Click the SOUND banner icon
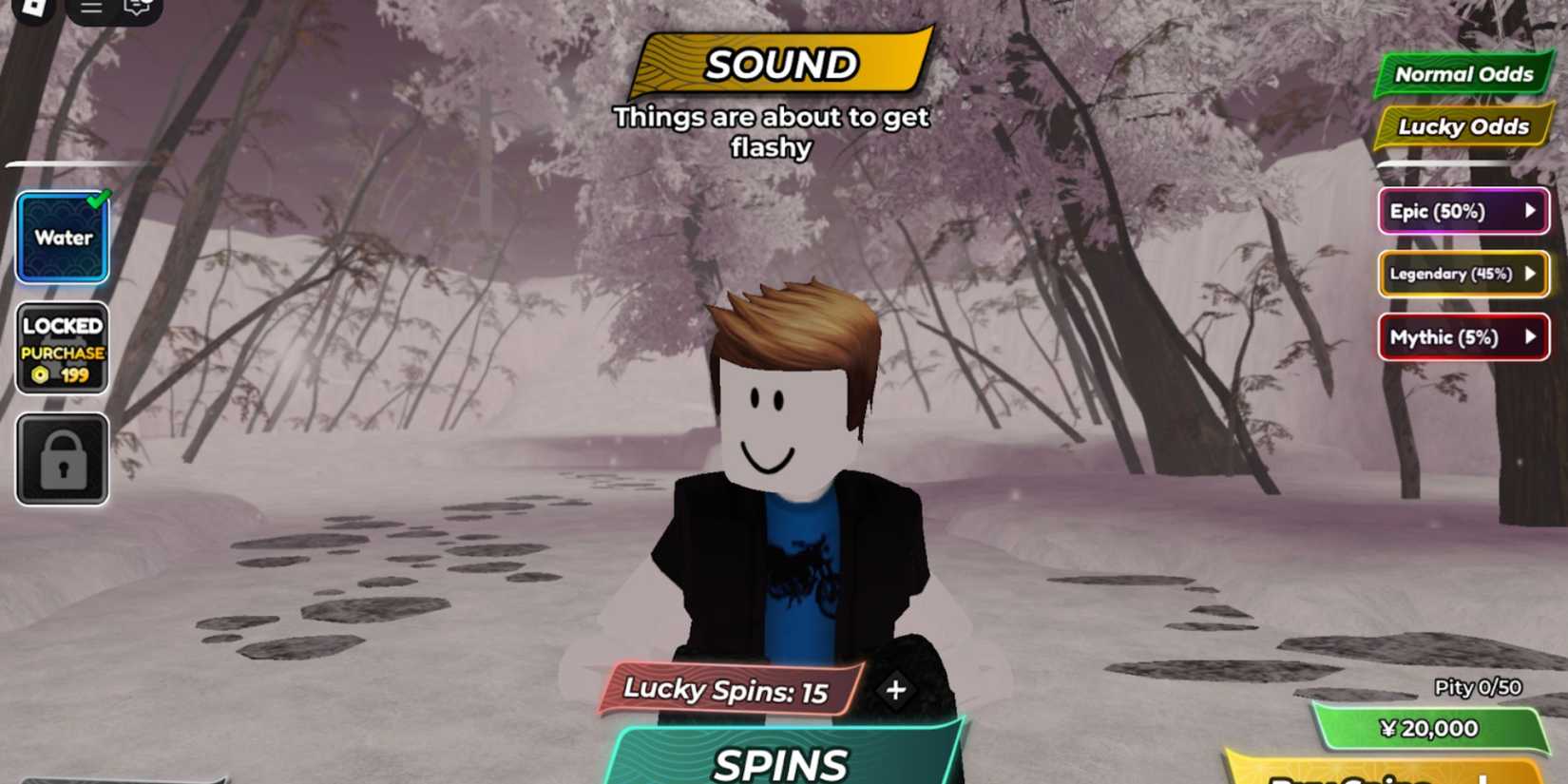 781,65
